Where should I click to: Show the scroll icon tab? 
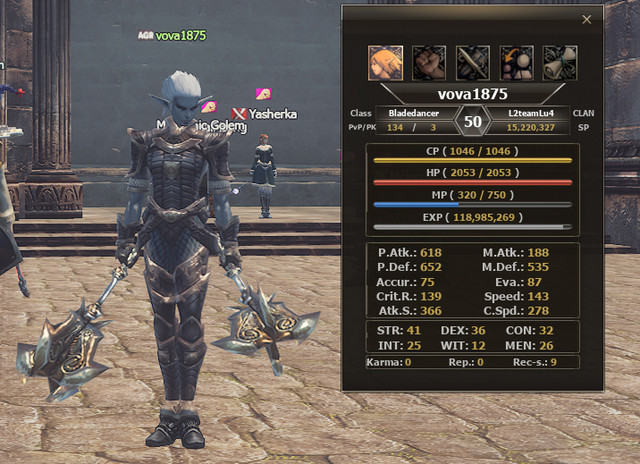click(x=559, y=62)
